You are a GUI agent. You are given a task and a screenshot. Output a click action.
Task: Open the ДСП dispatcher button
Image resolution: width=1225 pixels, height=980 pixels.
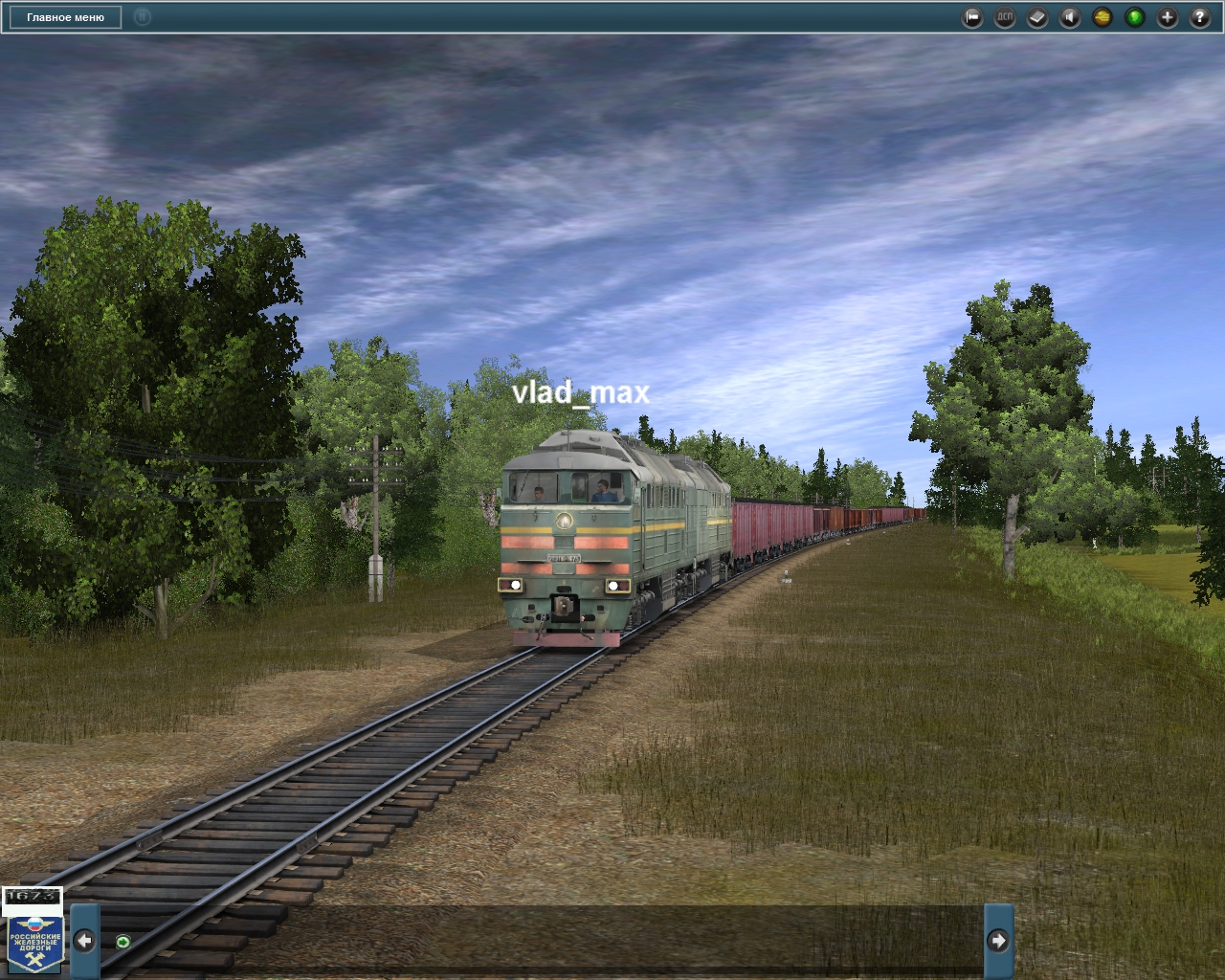pos(1005,17)
